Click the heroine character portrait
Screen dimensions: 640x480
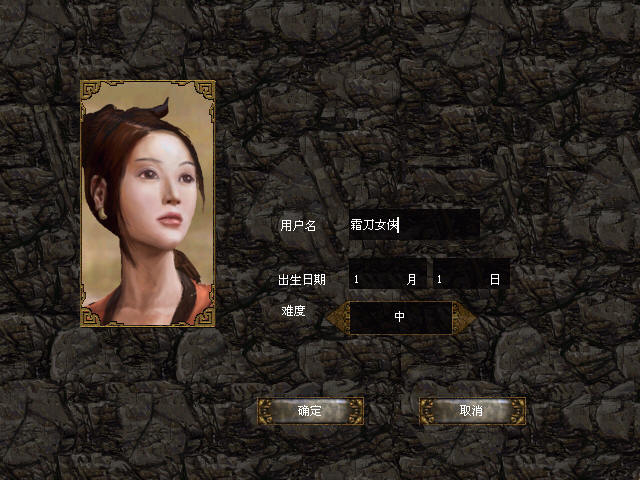click(148, 204)
